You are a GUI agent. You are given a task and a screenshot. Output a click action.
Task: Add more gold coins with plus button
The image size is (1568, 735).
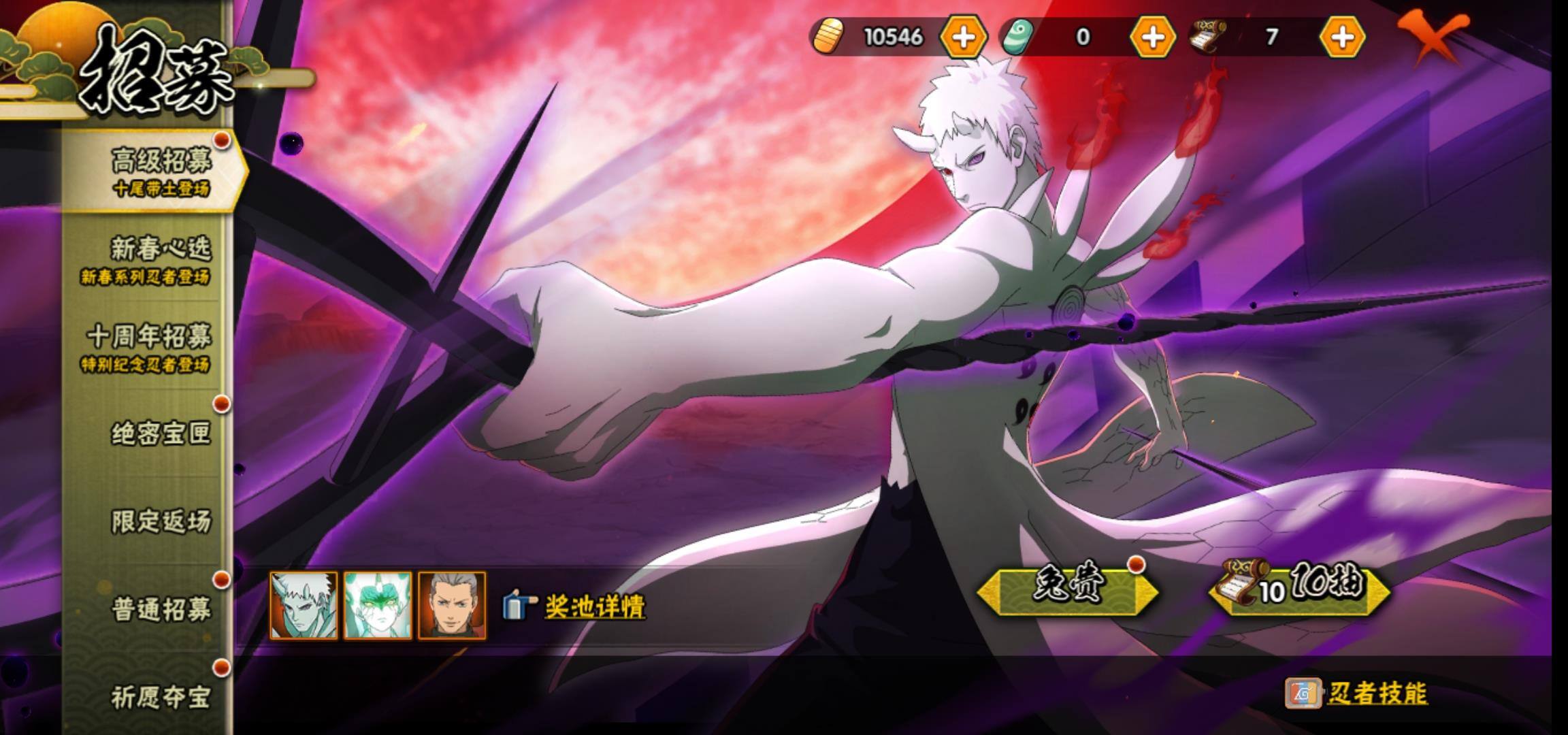962,37
